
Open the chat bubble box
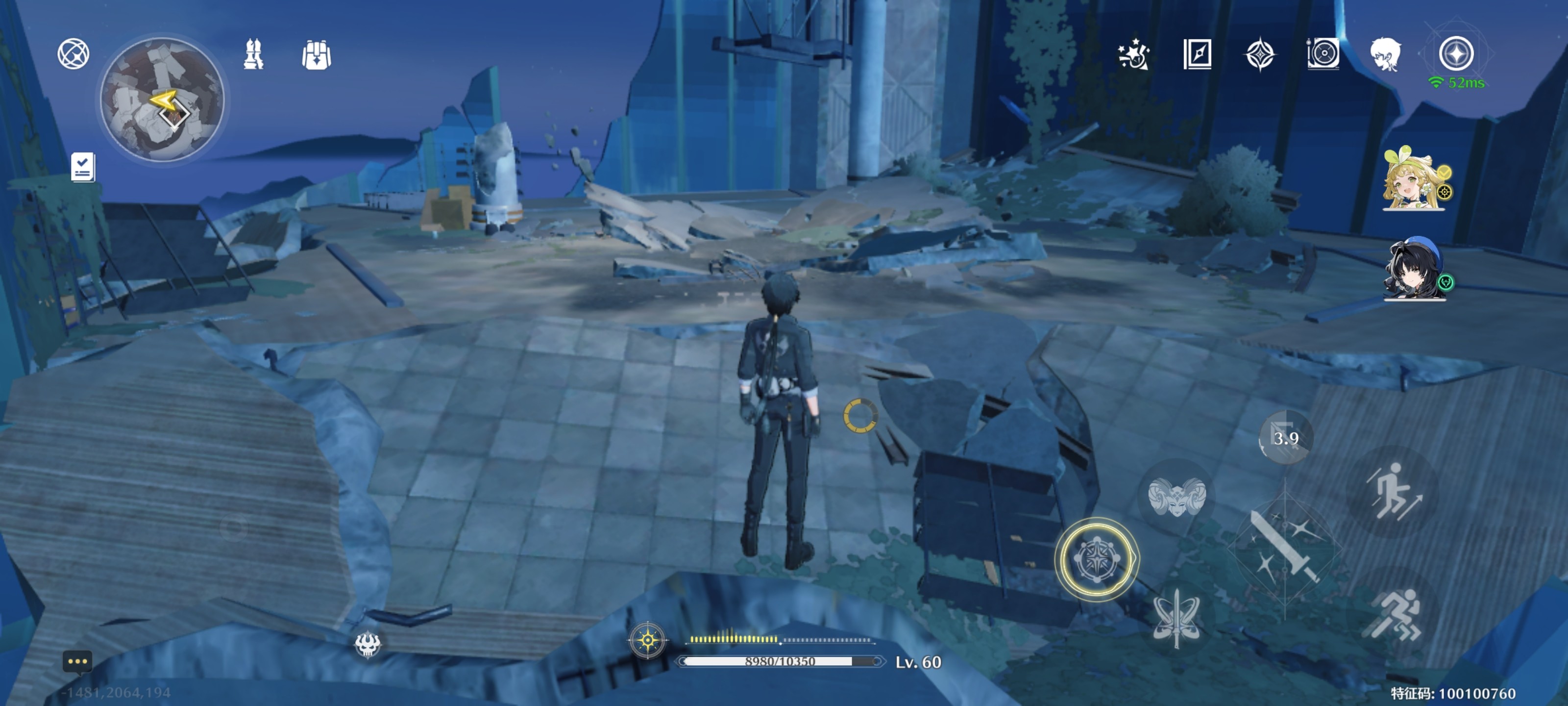pyautogui.click(x=77, y=661)
